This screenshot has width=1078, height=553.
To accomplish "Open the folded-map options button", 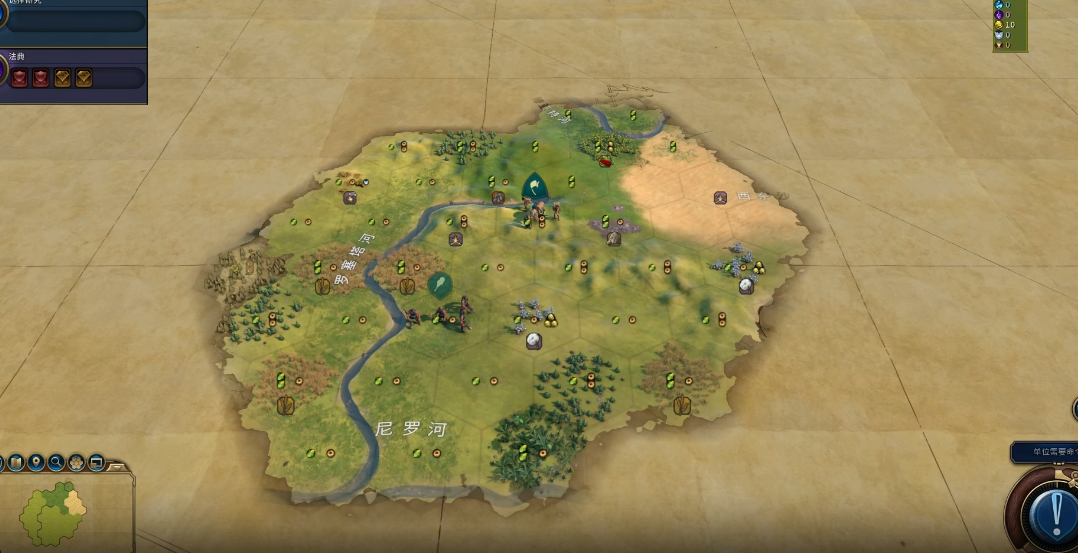I will (17, 462).
